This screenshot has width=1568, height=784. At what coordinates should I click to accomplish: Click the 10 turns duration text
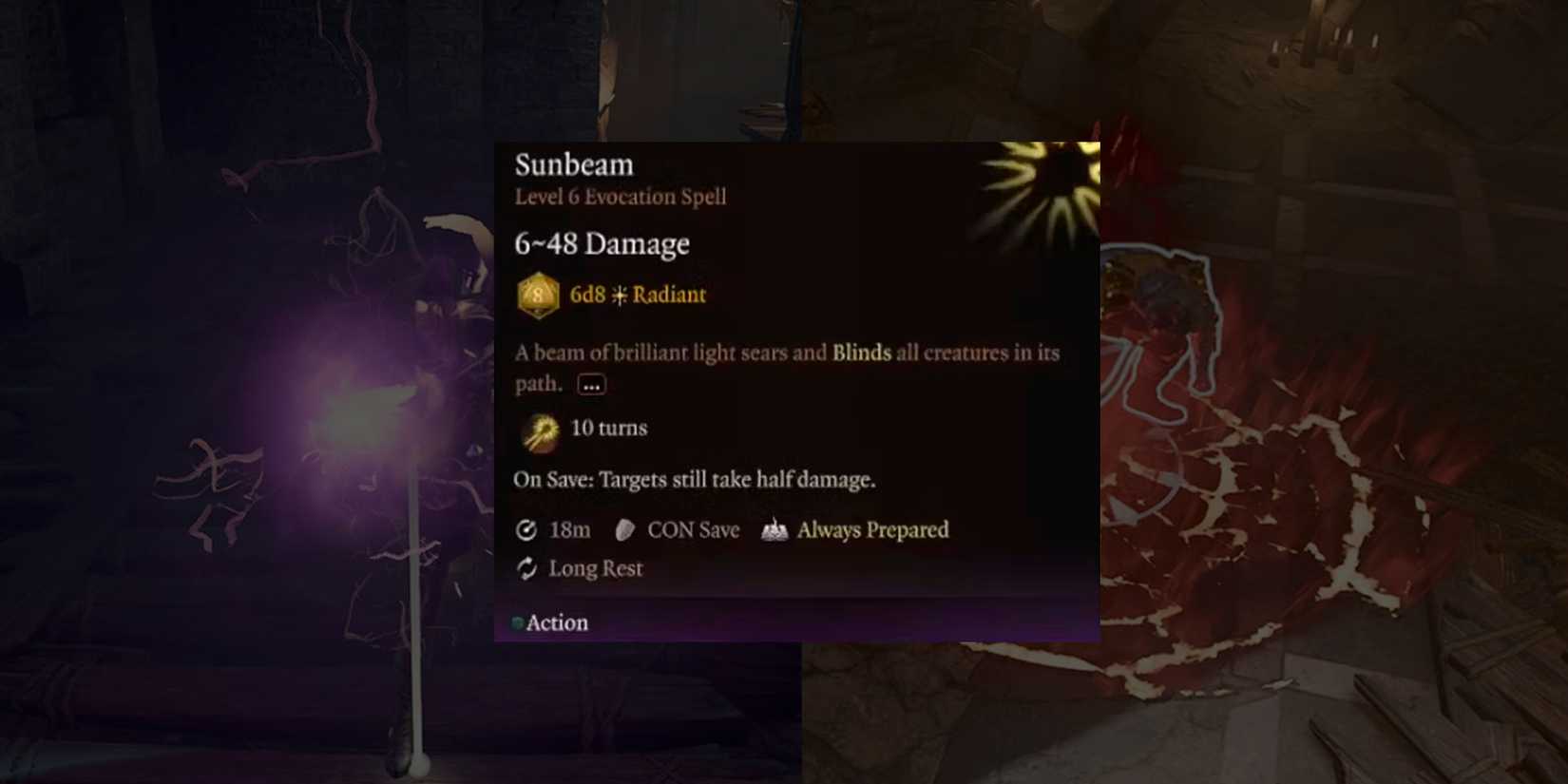point(607,429)
